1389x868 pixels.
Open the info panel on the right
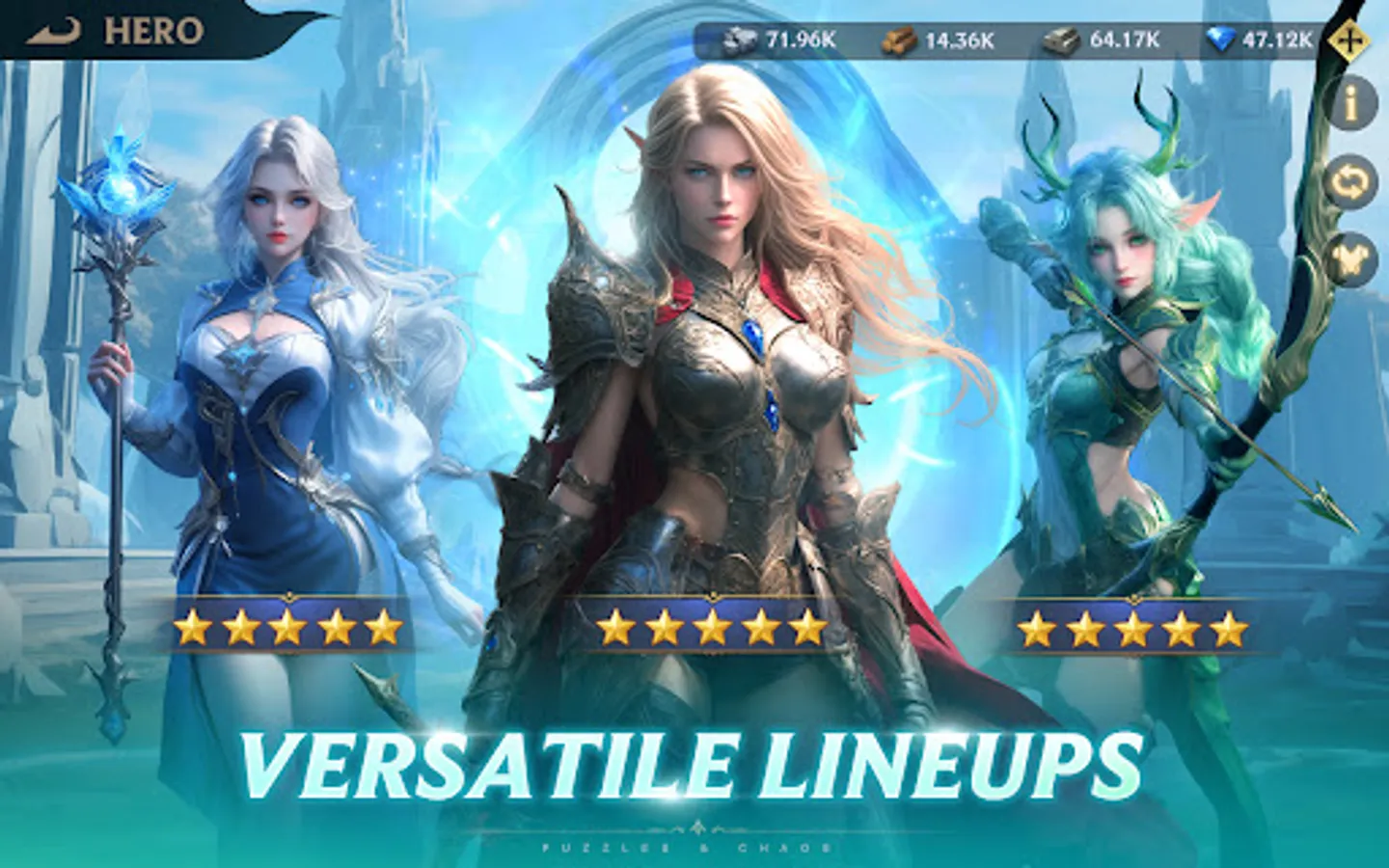click(1350, 99)
